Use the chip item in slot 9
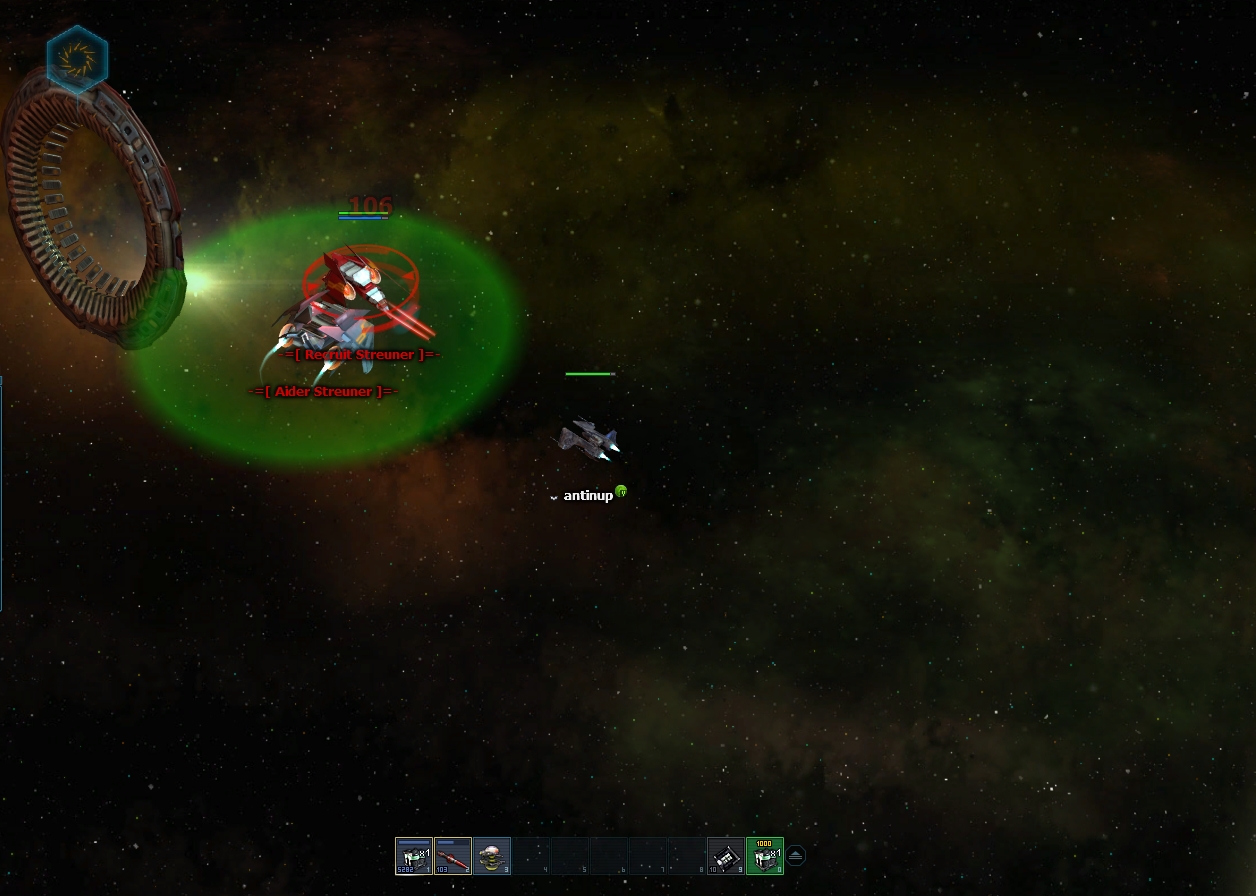1256x896 pixels. click(726, 856)
